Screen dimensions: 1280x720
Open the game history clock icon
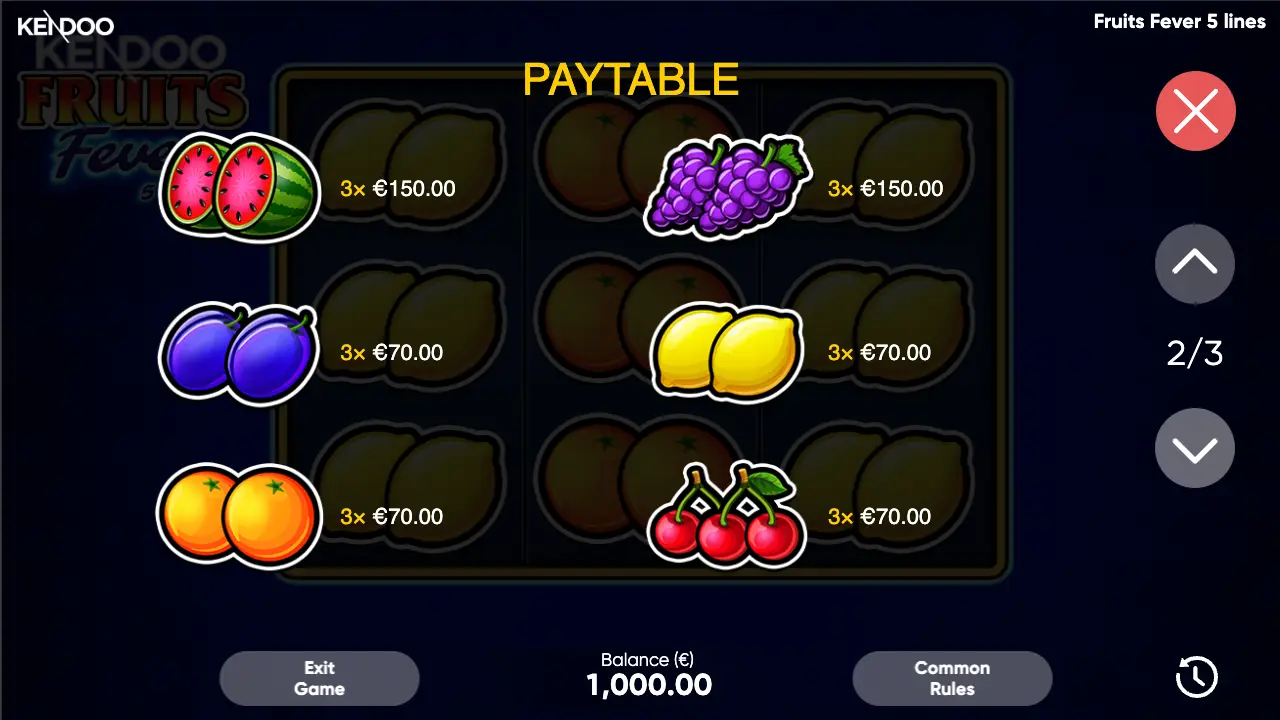click(1196, 677)
